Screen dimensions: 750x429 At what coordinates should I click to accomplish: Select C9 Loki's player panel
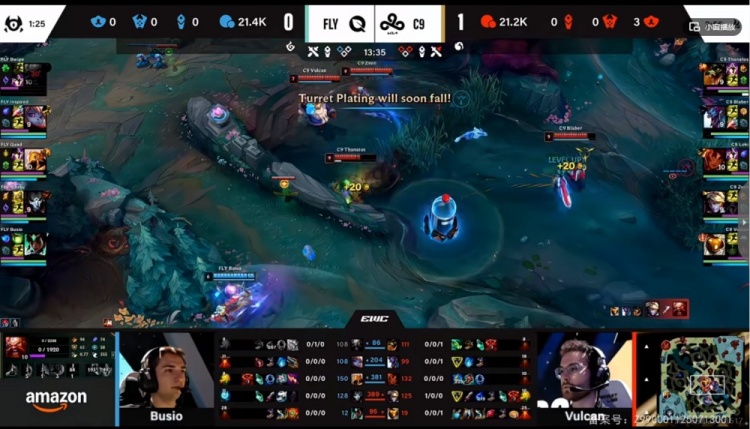pos(725,160)
